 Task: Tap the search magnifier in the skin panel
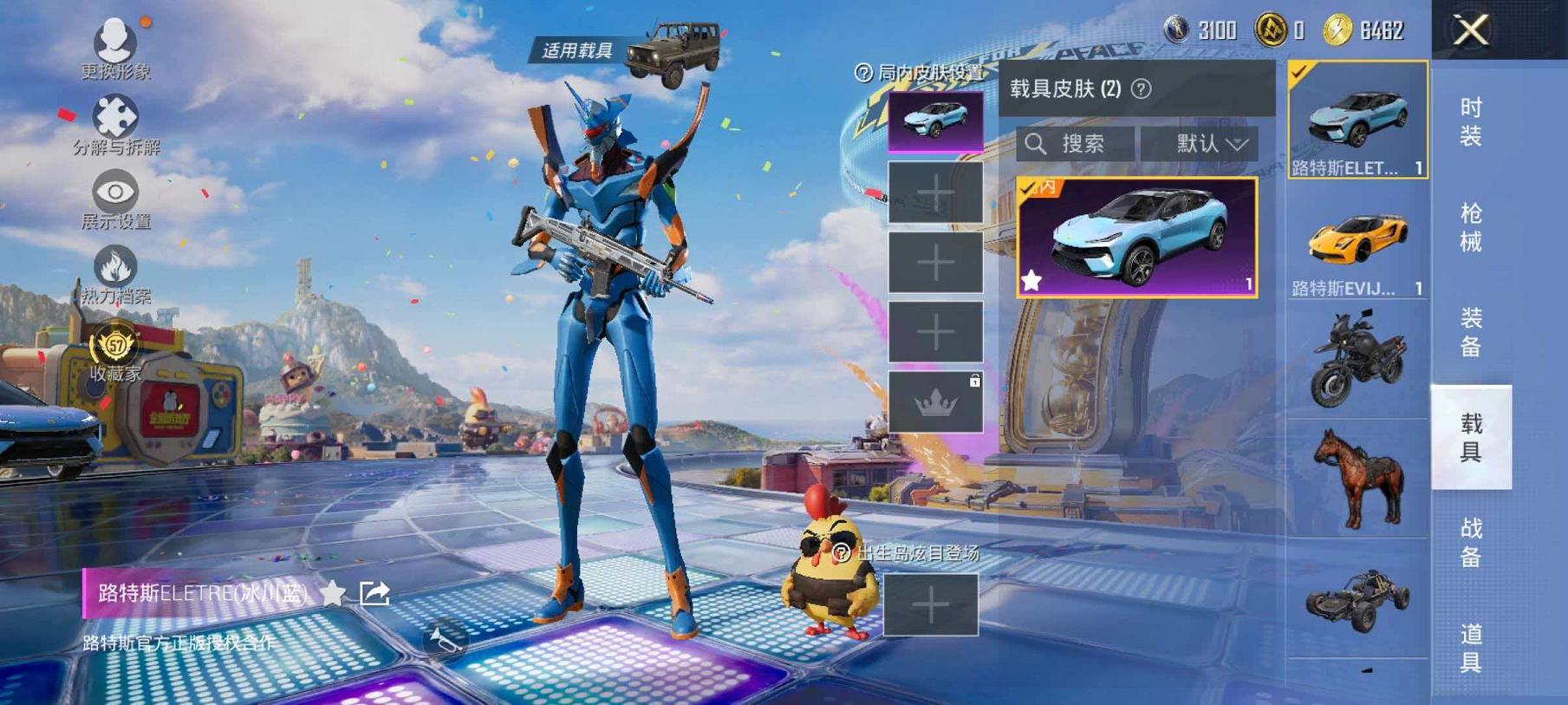pyautogui.click(x=1037, y=144)
